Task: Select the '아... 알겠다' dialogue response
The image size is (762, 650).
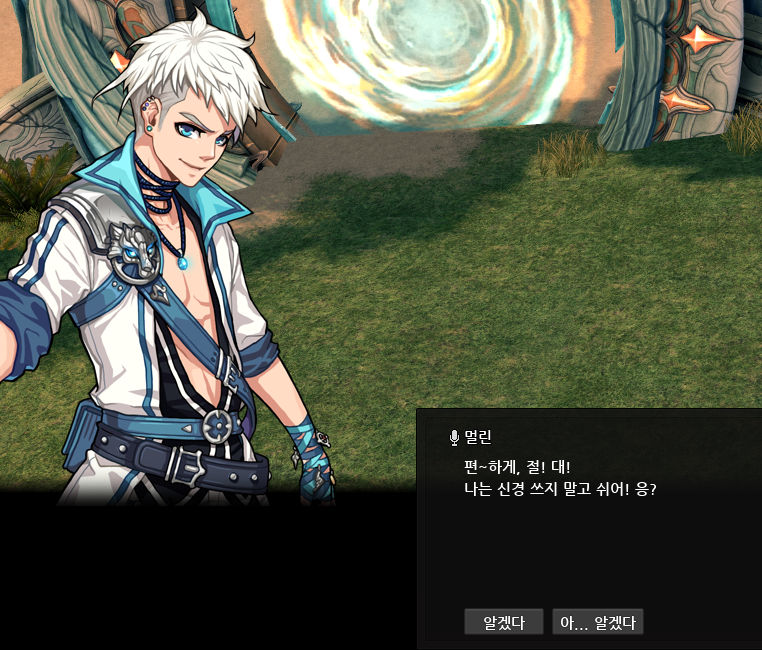Action: pos(597,622)
